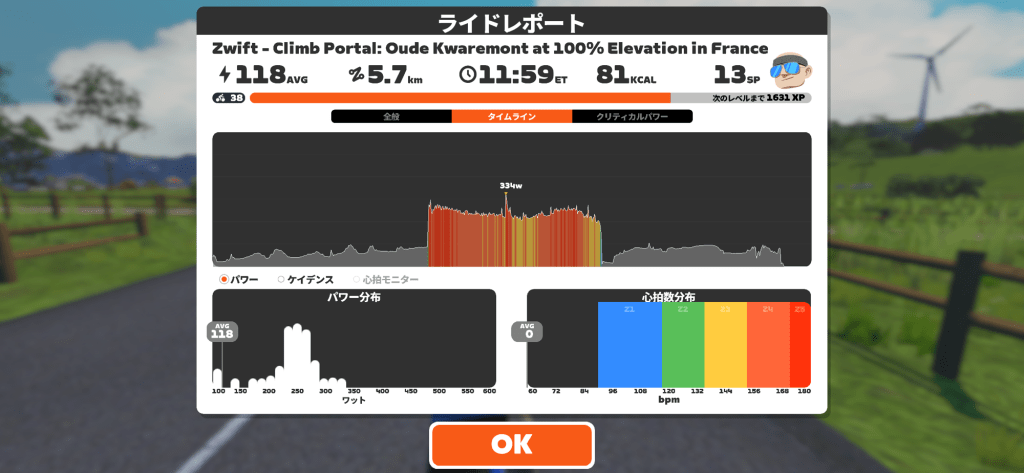Select the タイムライン tab
The width and height of the screenshot is (1024, 473).
click(x=511, y=117)
